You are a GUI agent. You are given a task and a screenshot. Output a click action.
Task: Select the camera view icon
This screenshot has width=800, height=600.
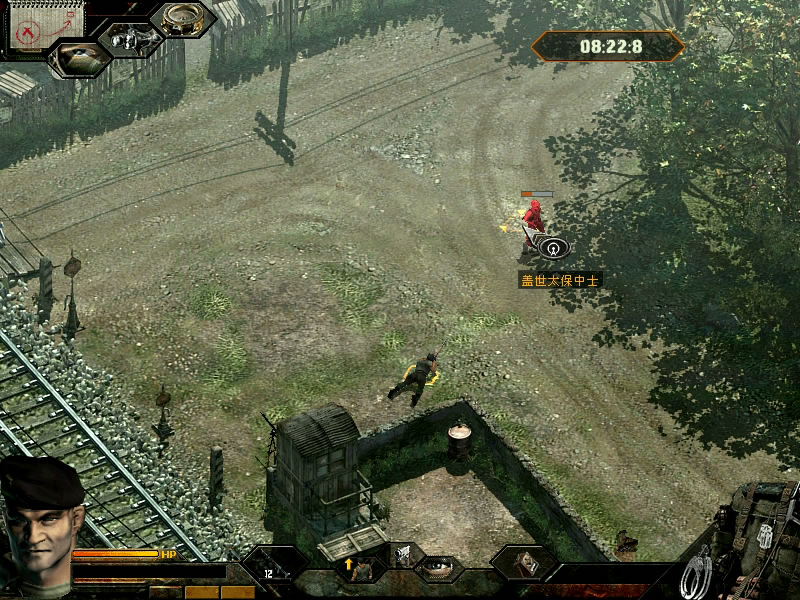coord(130,39)
